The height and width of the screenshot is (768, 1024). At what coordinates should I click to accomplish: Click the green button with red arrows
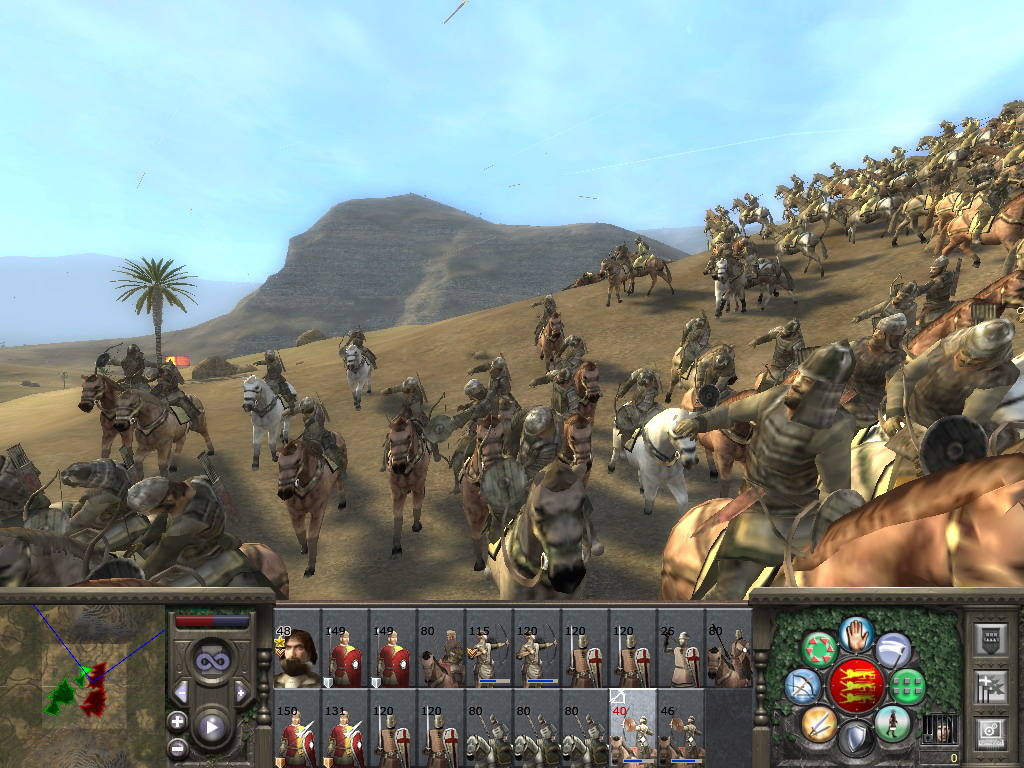pos(819,650)
